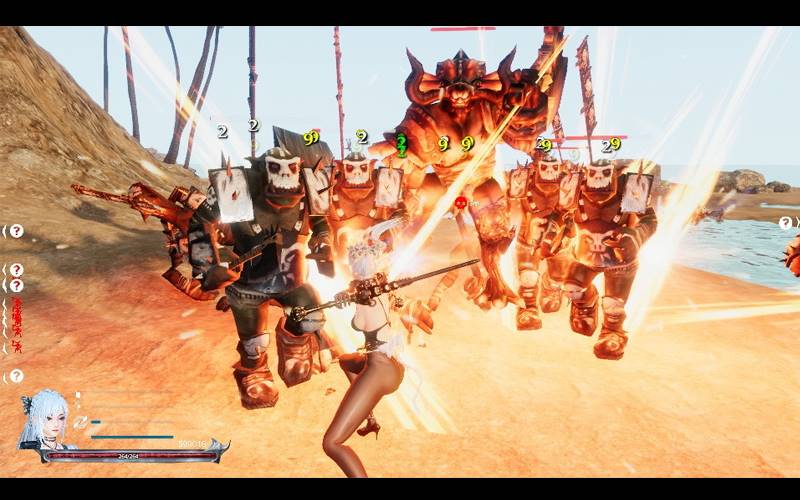Select the lone question mark icon over the water
The image size is (800, 500).
coord(785,223)
